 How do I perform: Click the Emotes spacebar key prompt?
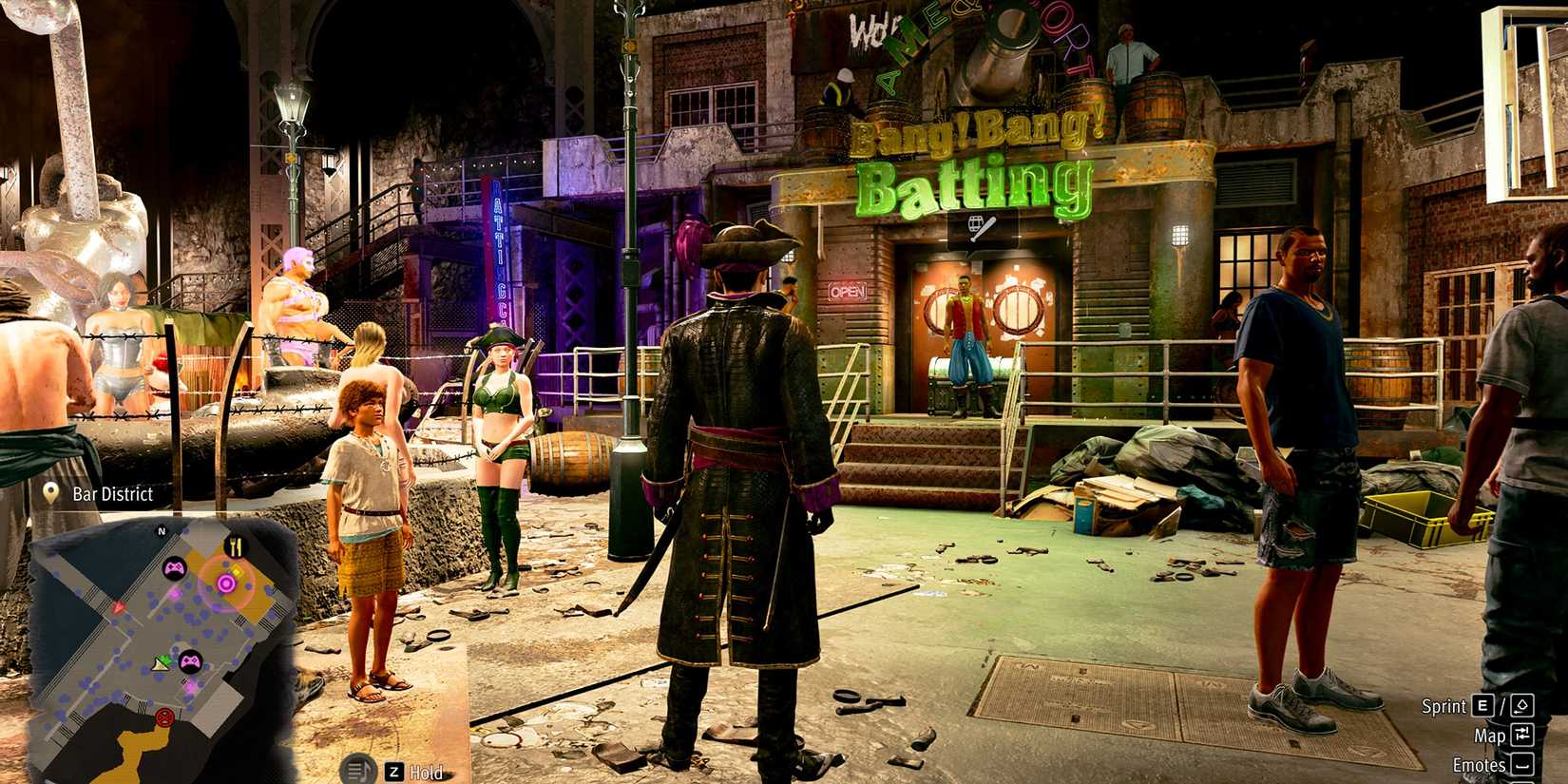pyautogui.click(x=1524, y=764)
